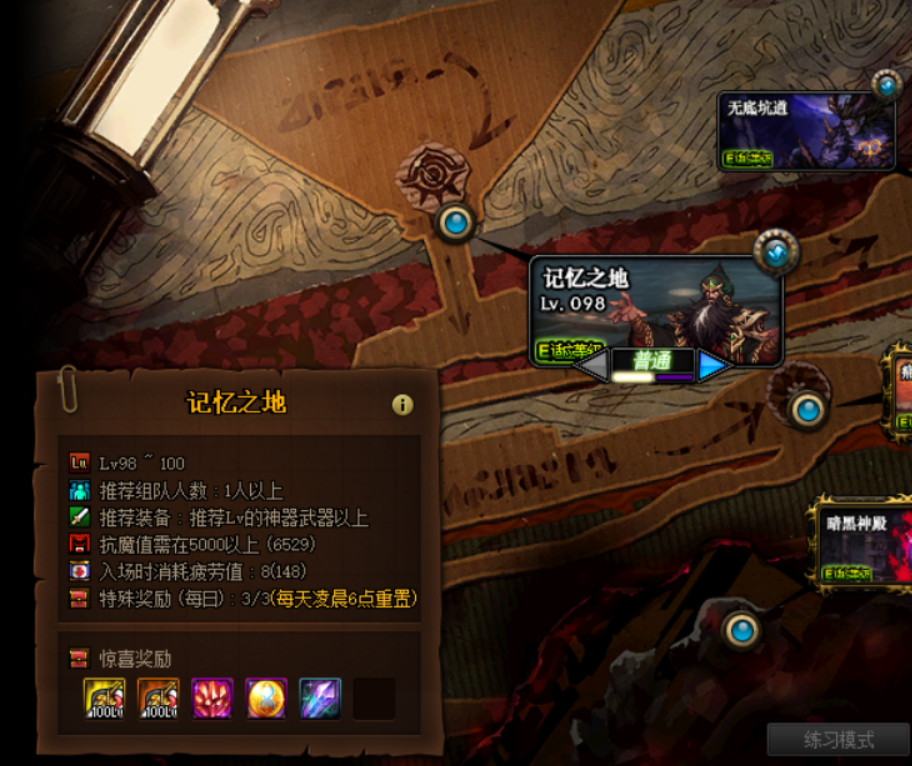Inspect the yellow 100Lv equipment reward icon
Viewport: 912px width, 766px height.
tap(104, 698)
